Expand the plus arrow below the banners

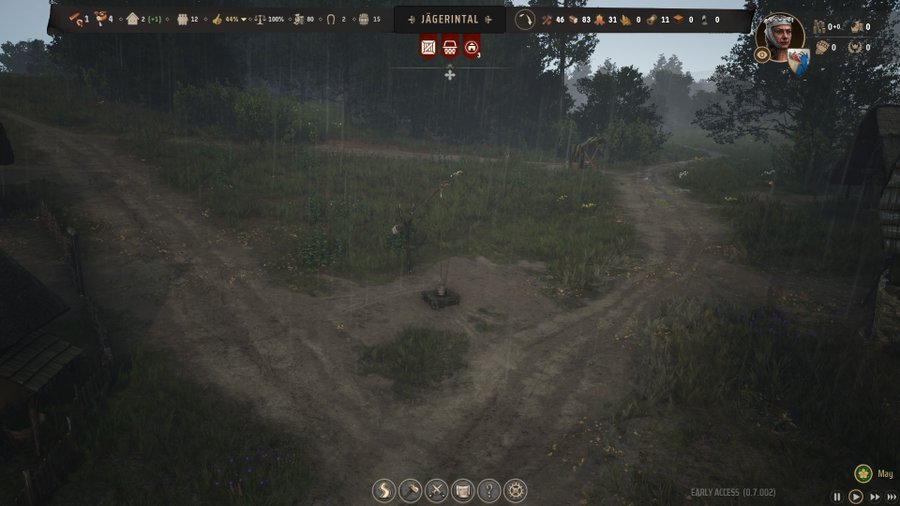[x=450, y=74]
